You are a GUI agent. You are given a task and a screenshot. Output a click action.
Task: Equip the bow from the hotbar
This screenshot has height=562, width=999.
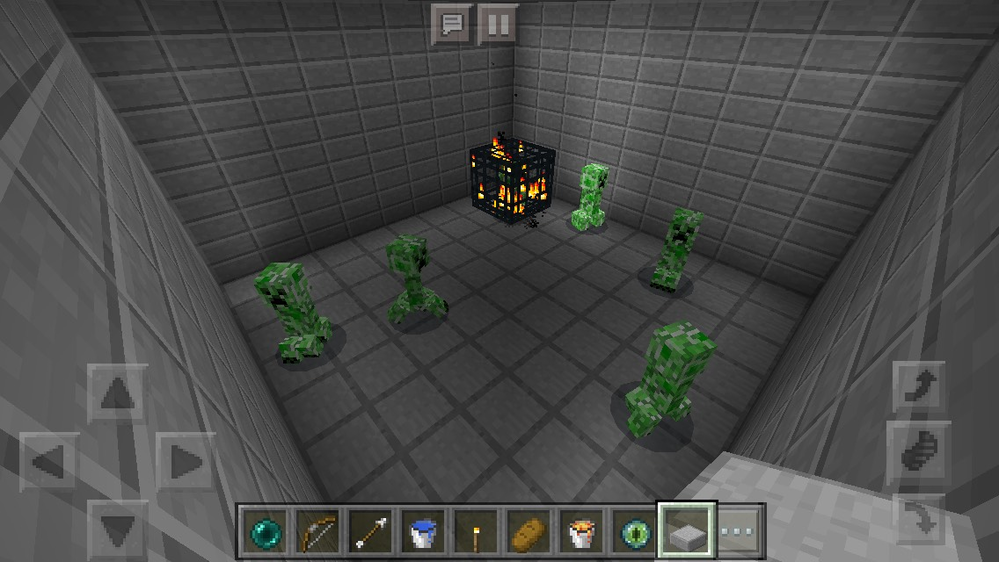pyautogui.click(x=318, y=531)
